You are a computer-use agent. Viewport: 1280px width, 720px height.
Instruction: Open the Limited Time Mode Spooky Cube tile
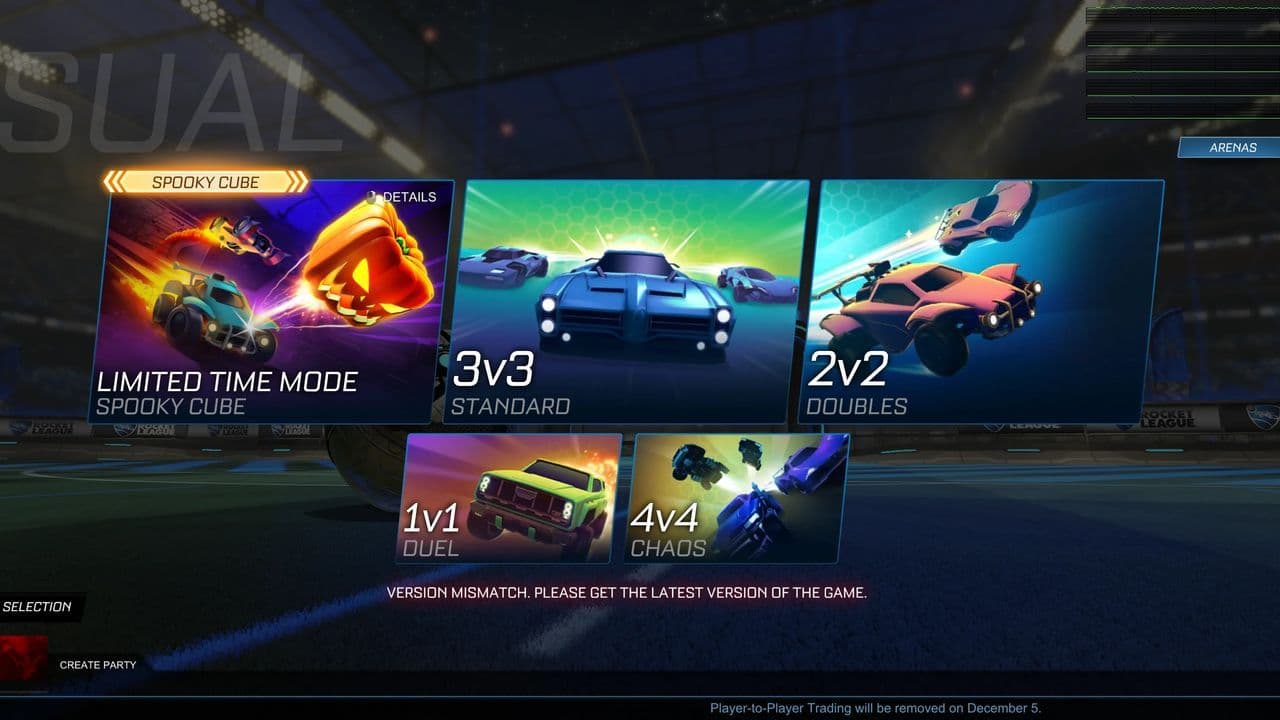tap(270, 300)
